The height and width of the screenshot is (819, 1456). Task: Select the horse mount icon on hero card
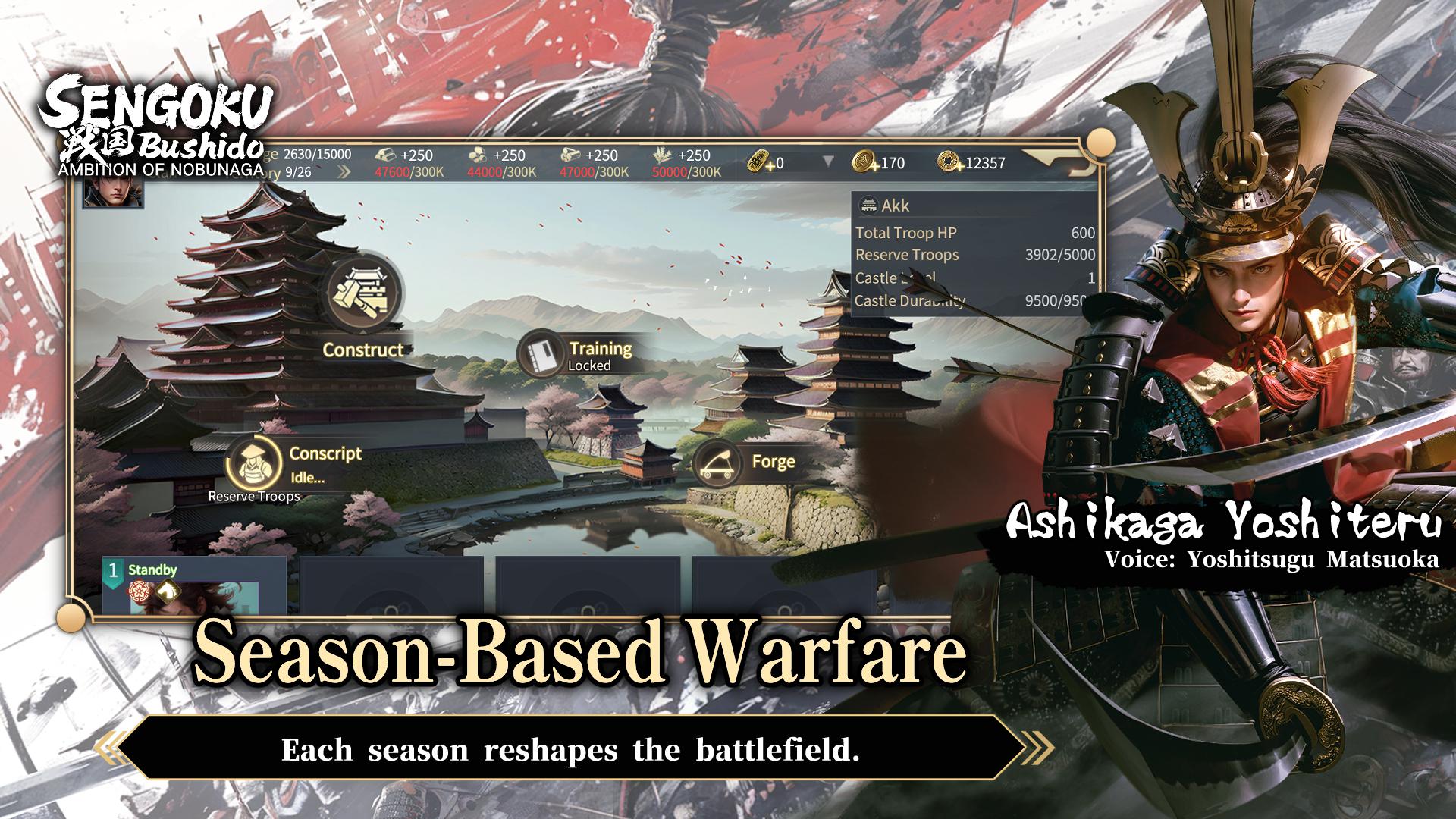point(168,592)
